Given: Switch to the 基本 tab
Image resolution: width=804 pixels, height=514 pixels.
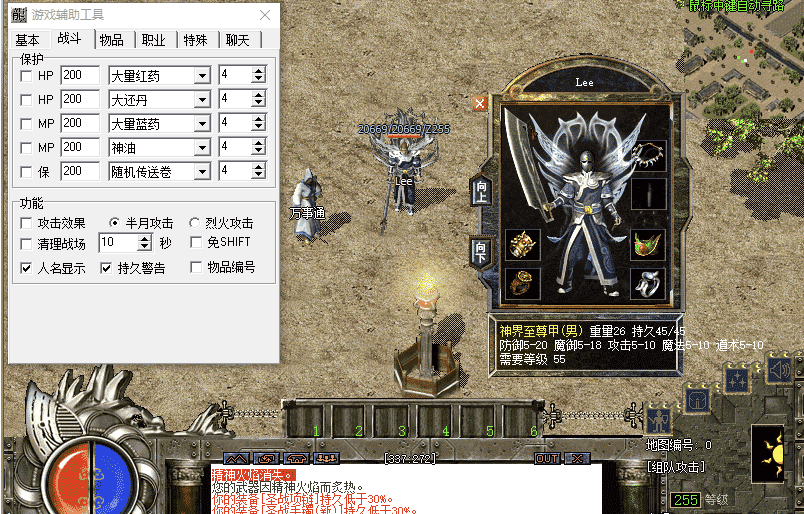Looking at the screenshot, I should point(28,40).
